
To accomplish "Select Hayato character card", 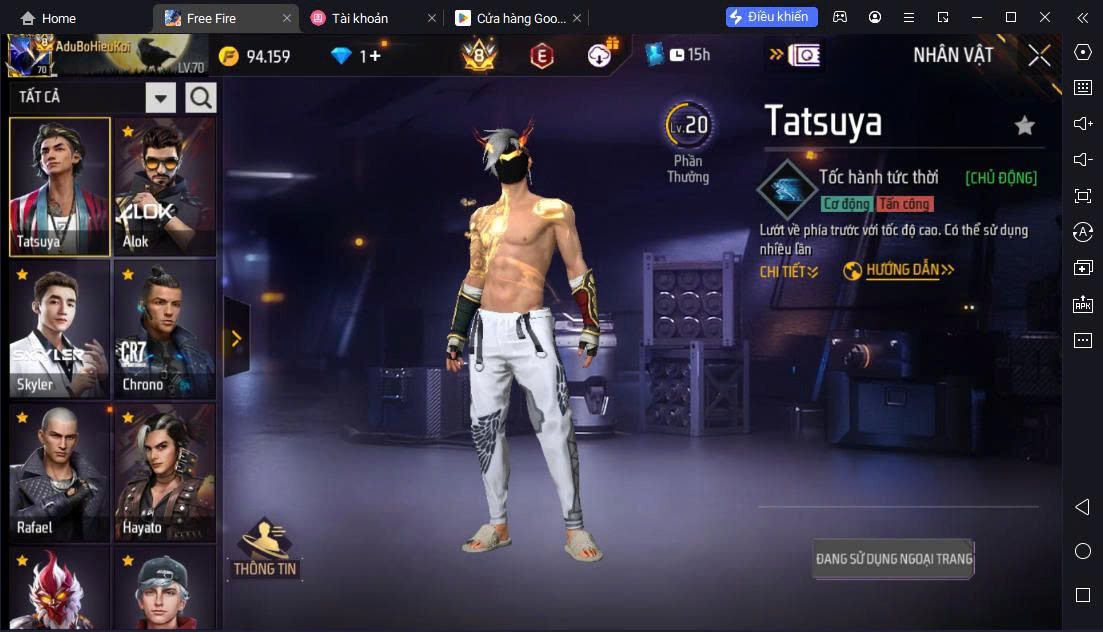I will (164, 472).
